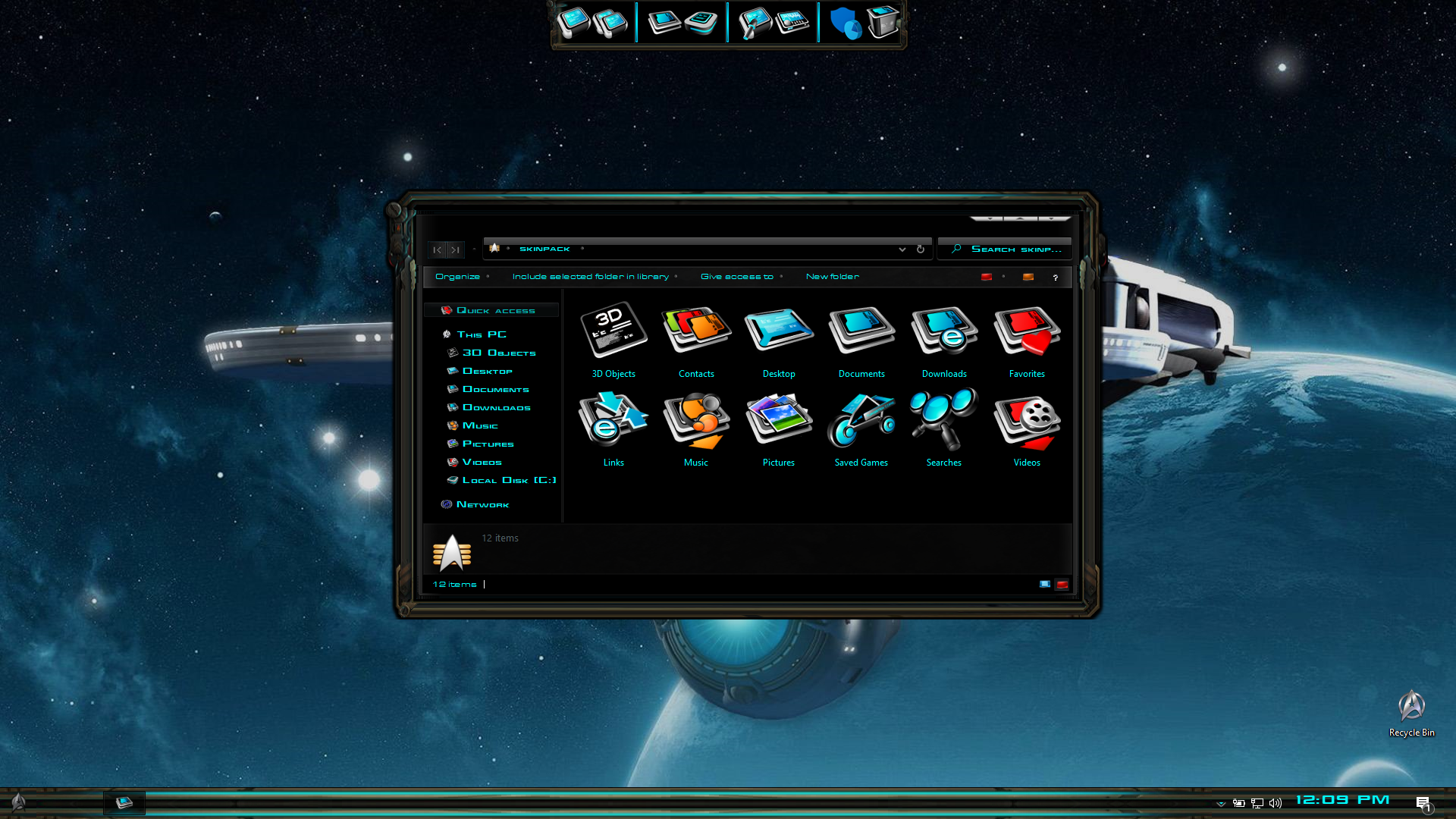Choose Network in the navigation pane

point(482,505)
